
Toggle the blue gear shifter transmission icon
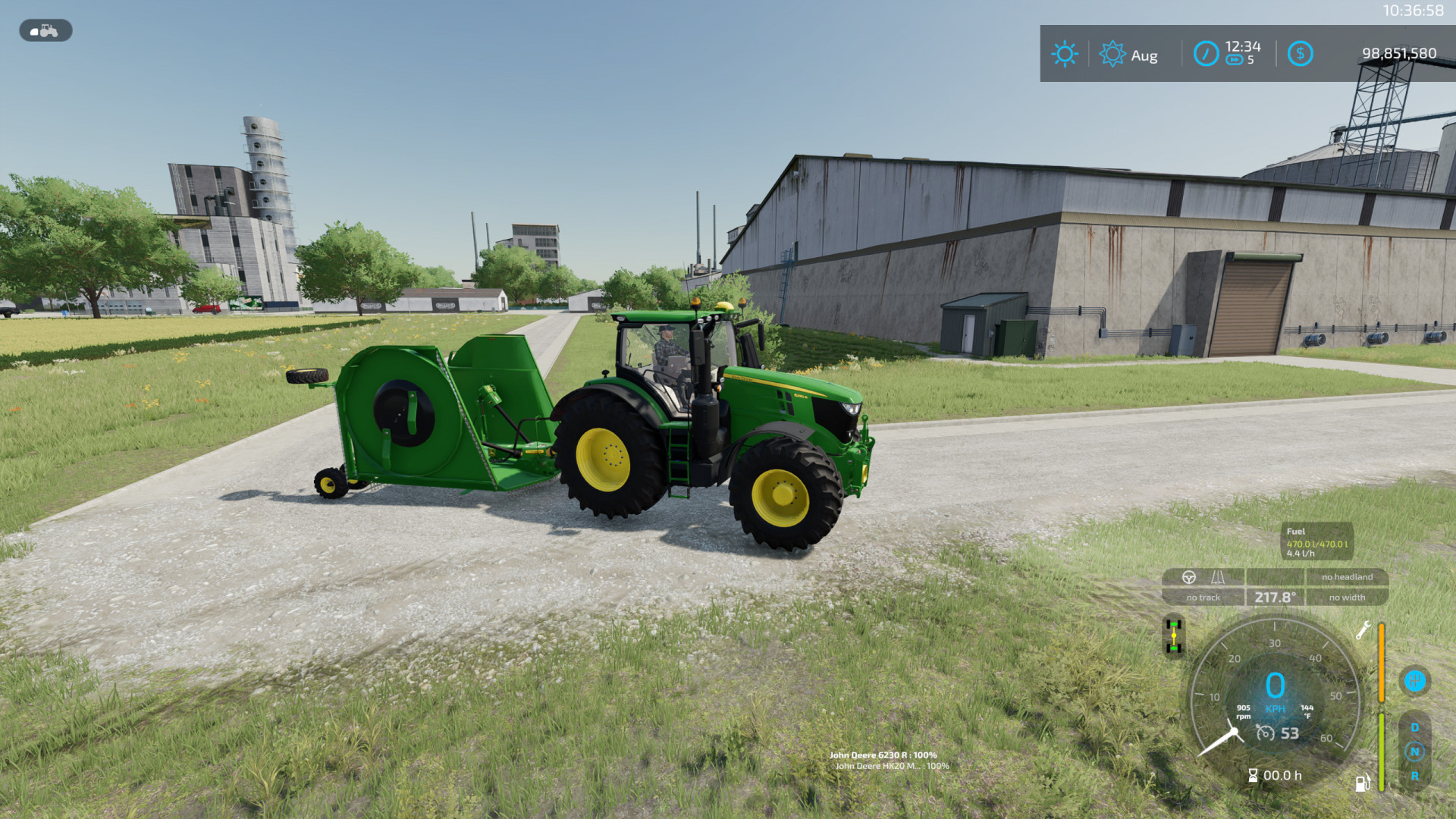point(1415,681)
